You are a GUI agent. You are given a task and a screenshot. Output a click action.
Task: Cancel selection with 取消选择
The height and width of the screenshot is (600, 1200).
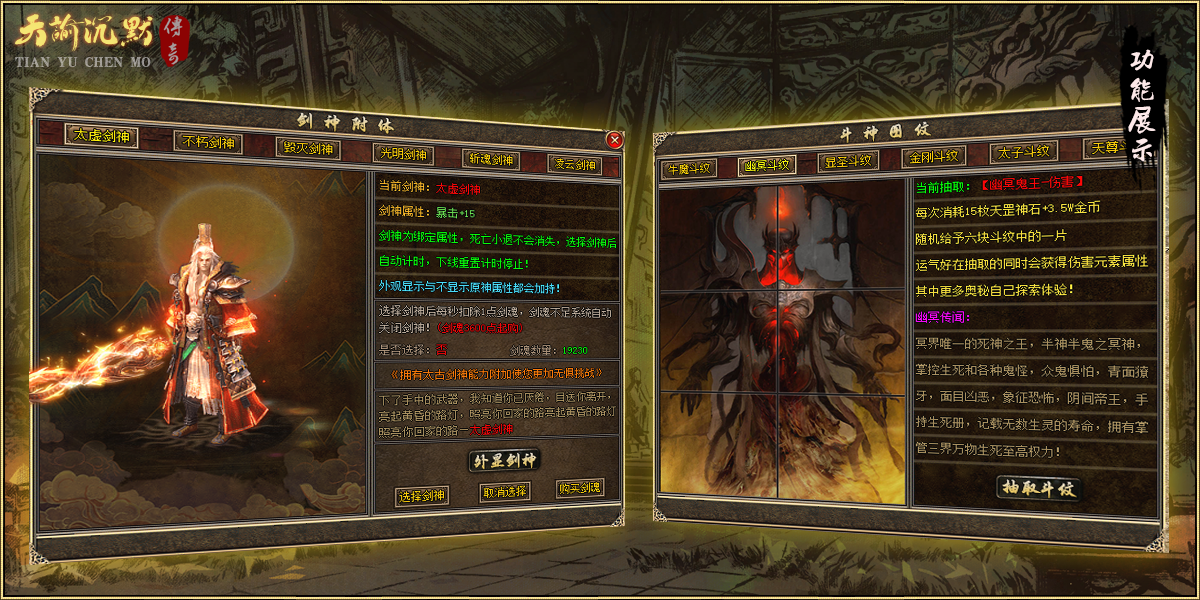pos(504,492)
